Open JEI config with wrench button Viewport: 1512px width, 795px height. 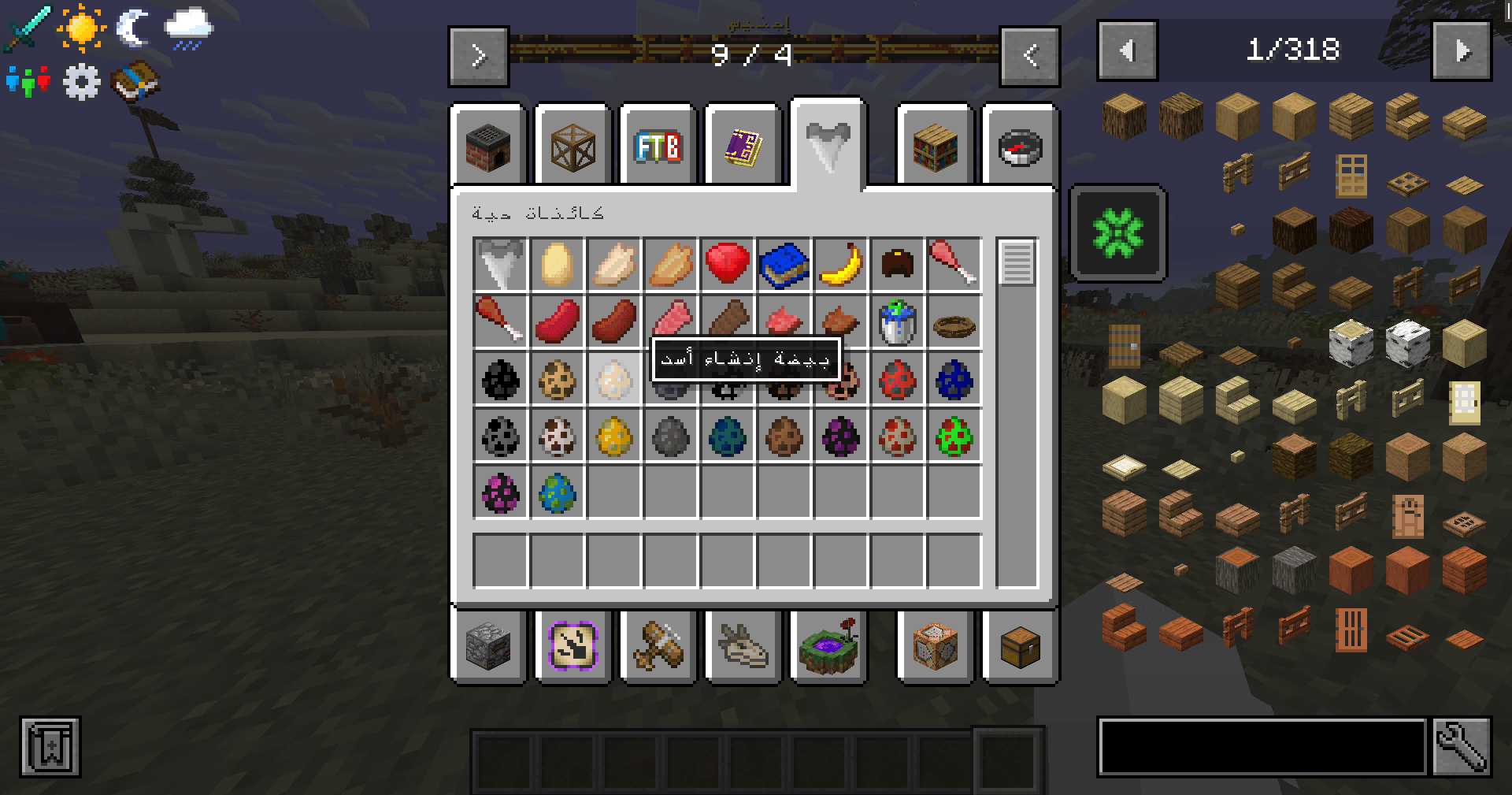pyautogui.click(x=1462, y=746)
